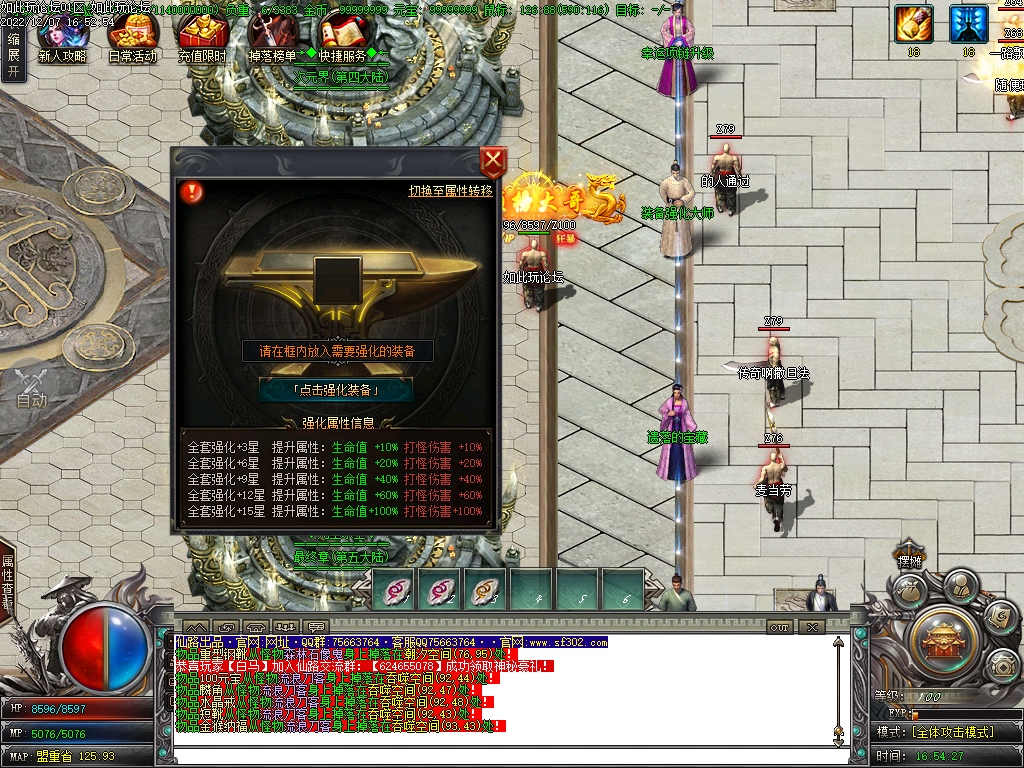Close the chat panel with its X button

click(812, 627)
